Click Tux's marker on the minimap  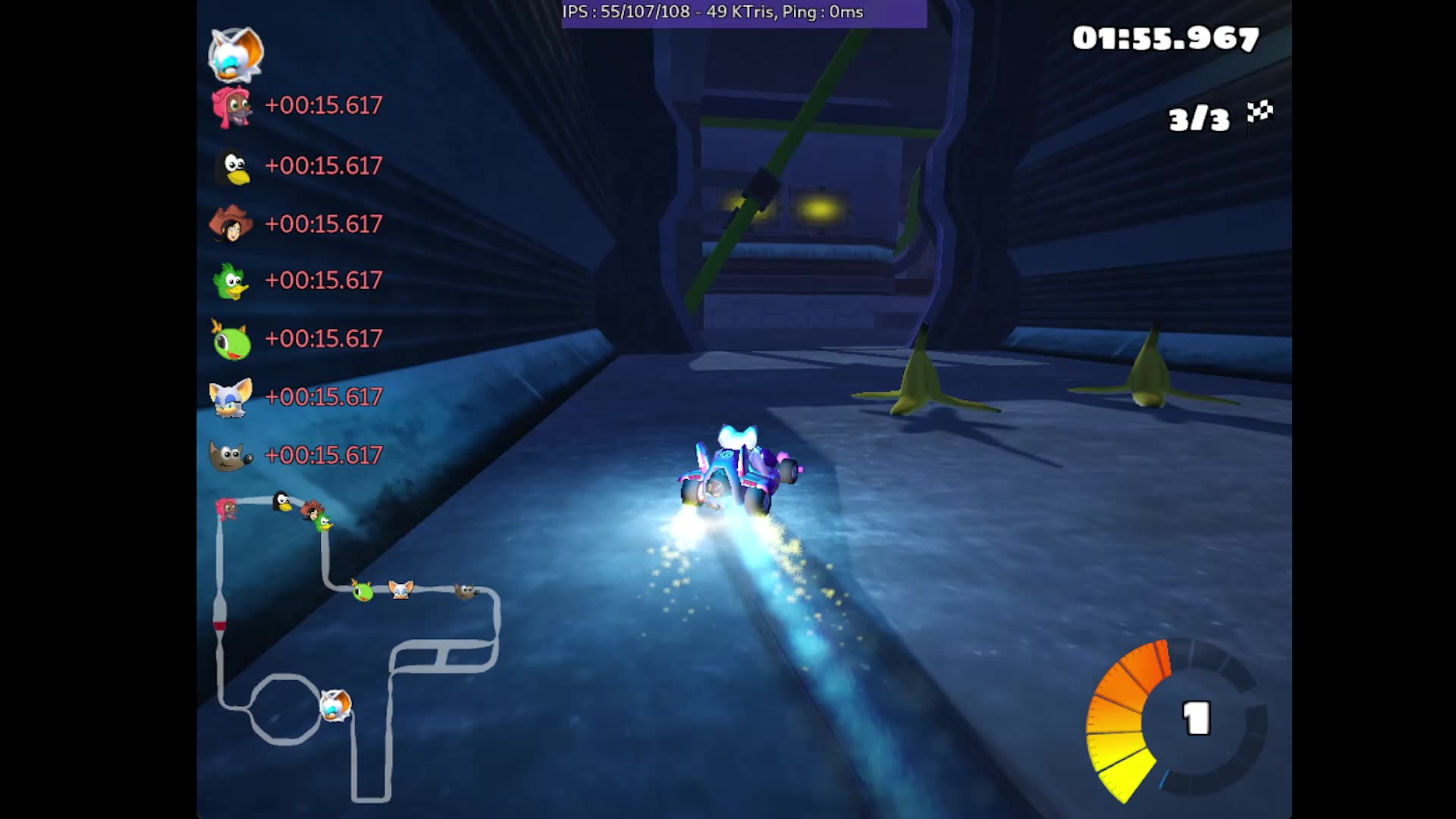[x=281, y=500]
